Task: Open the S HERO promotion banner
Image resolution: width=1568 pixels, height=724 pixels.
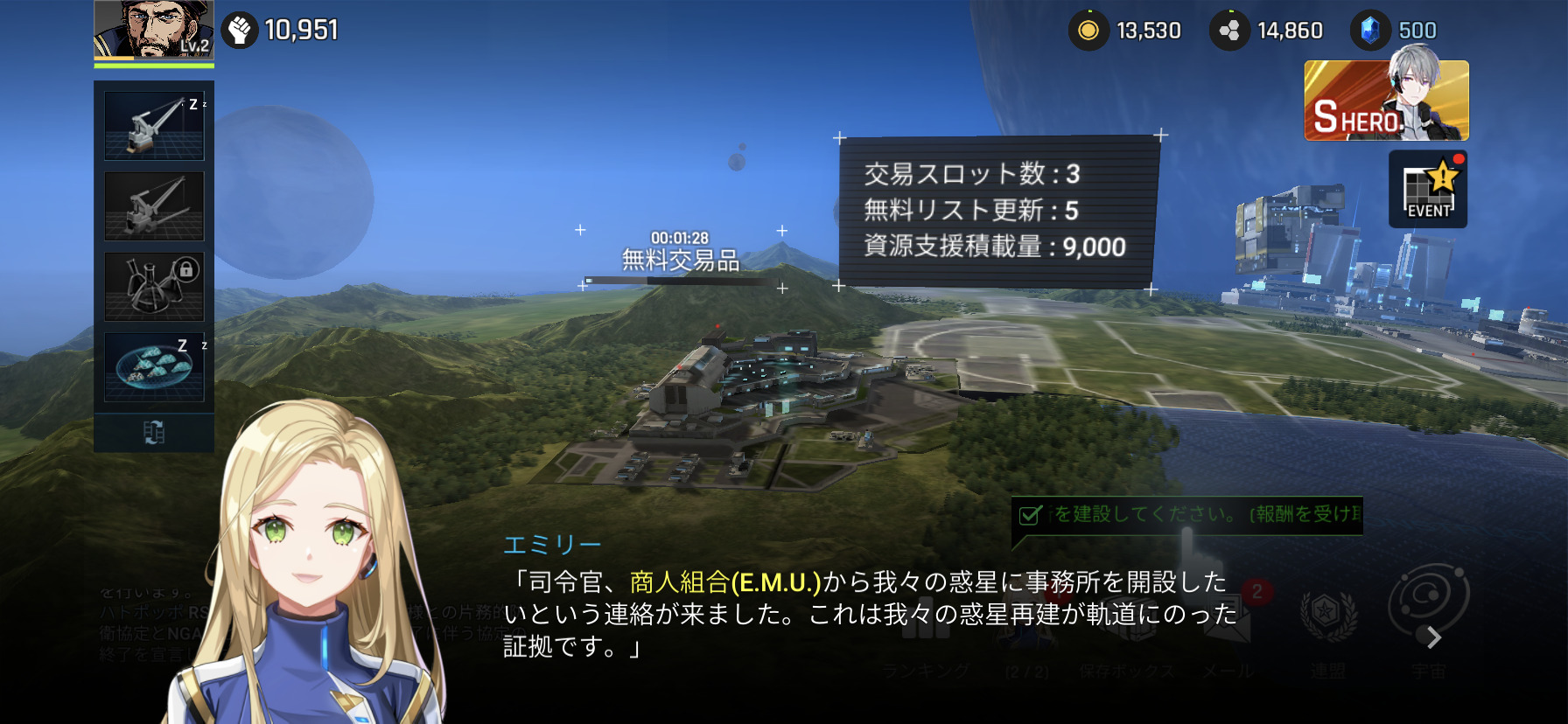Action: coord(1385,101)
